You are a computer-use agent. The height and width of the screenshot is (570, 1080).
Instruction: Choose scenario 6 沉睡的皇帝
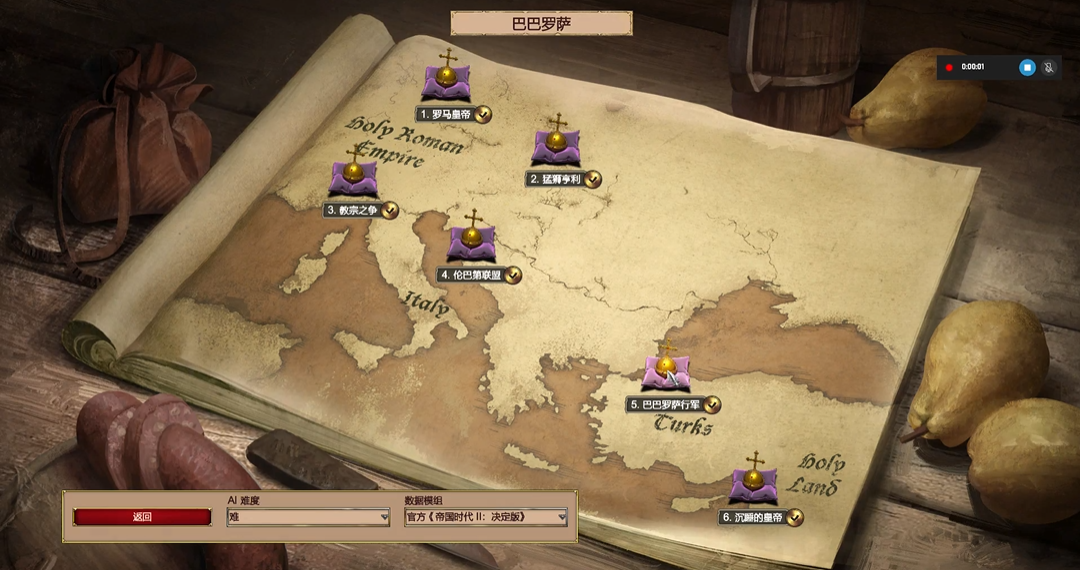[754, 485]
